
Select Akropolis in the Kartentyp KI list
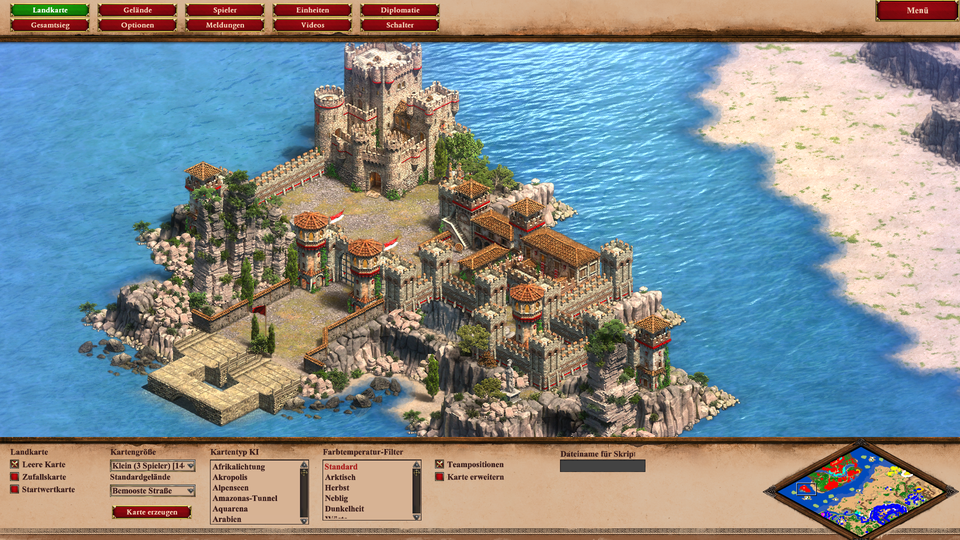click(229, 477)
